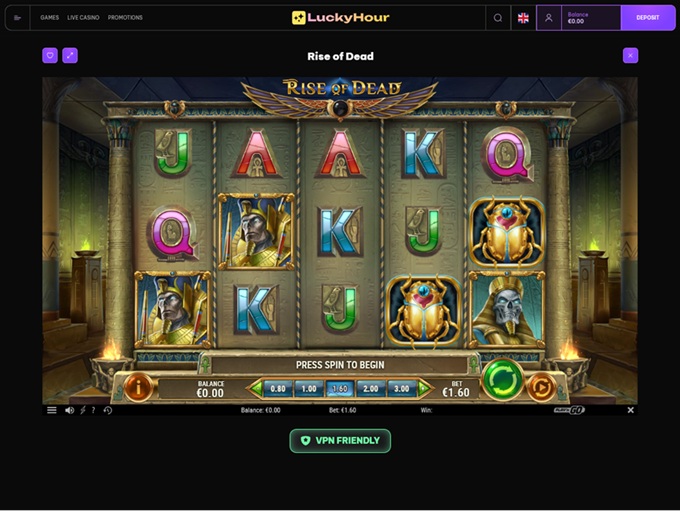Open the hamburger game menu
This screenshot has width=680, height=511.
point(52,410)
